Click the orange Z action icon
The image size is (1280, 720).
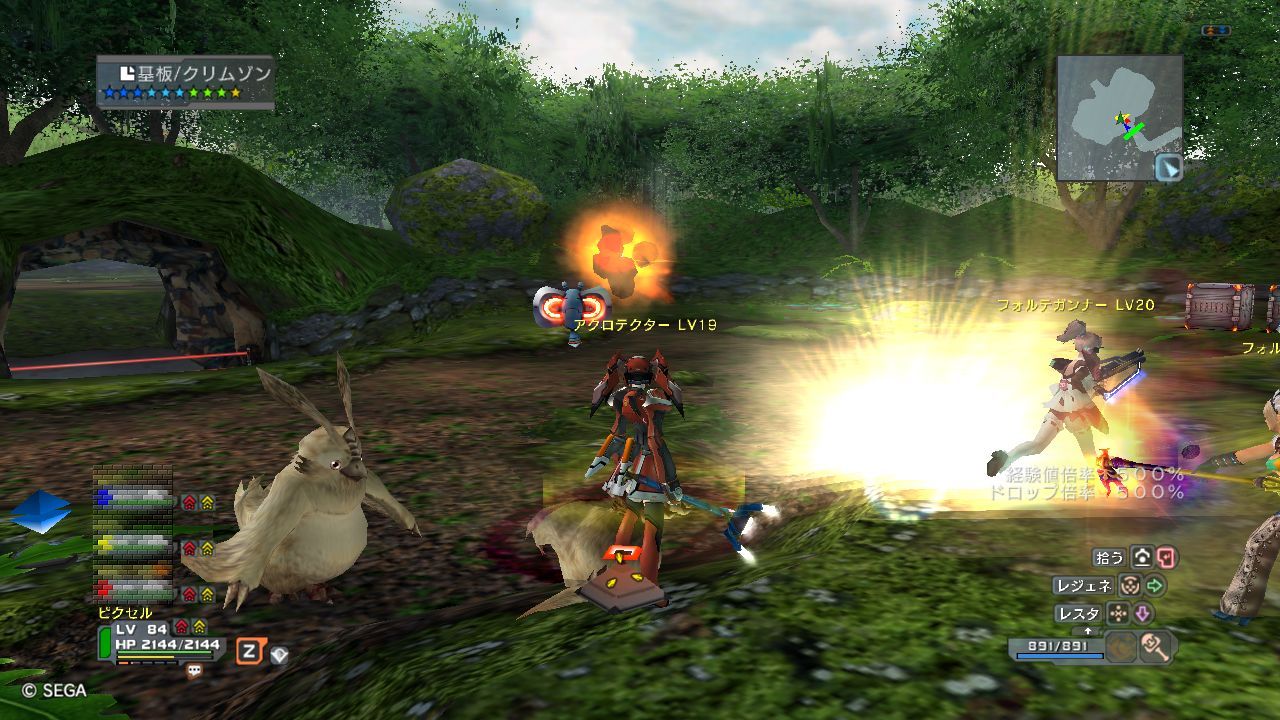click(x=249, y=652)
